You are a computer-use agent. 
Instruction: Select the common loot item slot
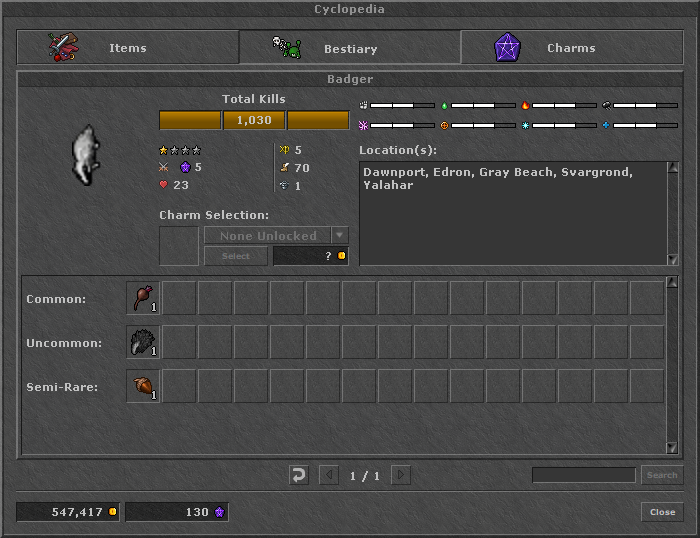click(143, 298)
